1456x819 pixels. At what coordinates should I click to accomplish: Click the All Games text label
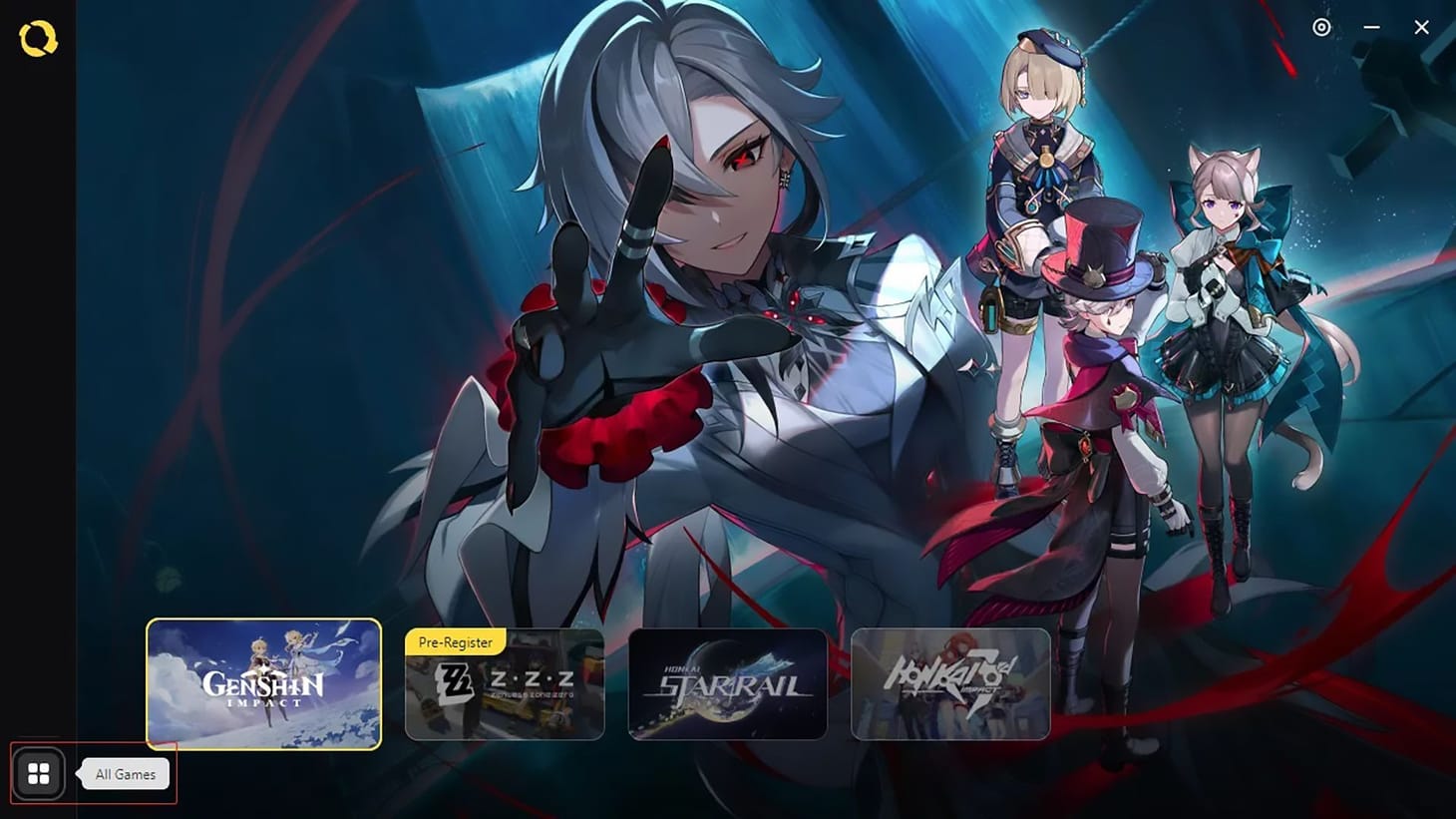tap(124, 773)
